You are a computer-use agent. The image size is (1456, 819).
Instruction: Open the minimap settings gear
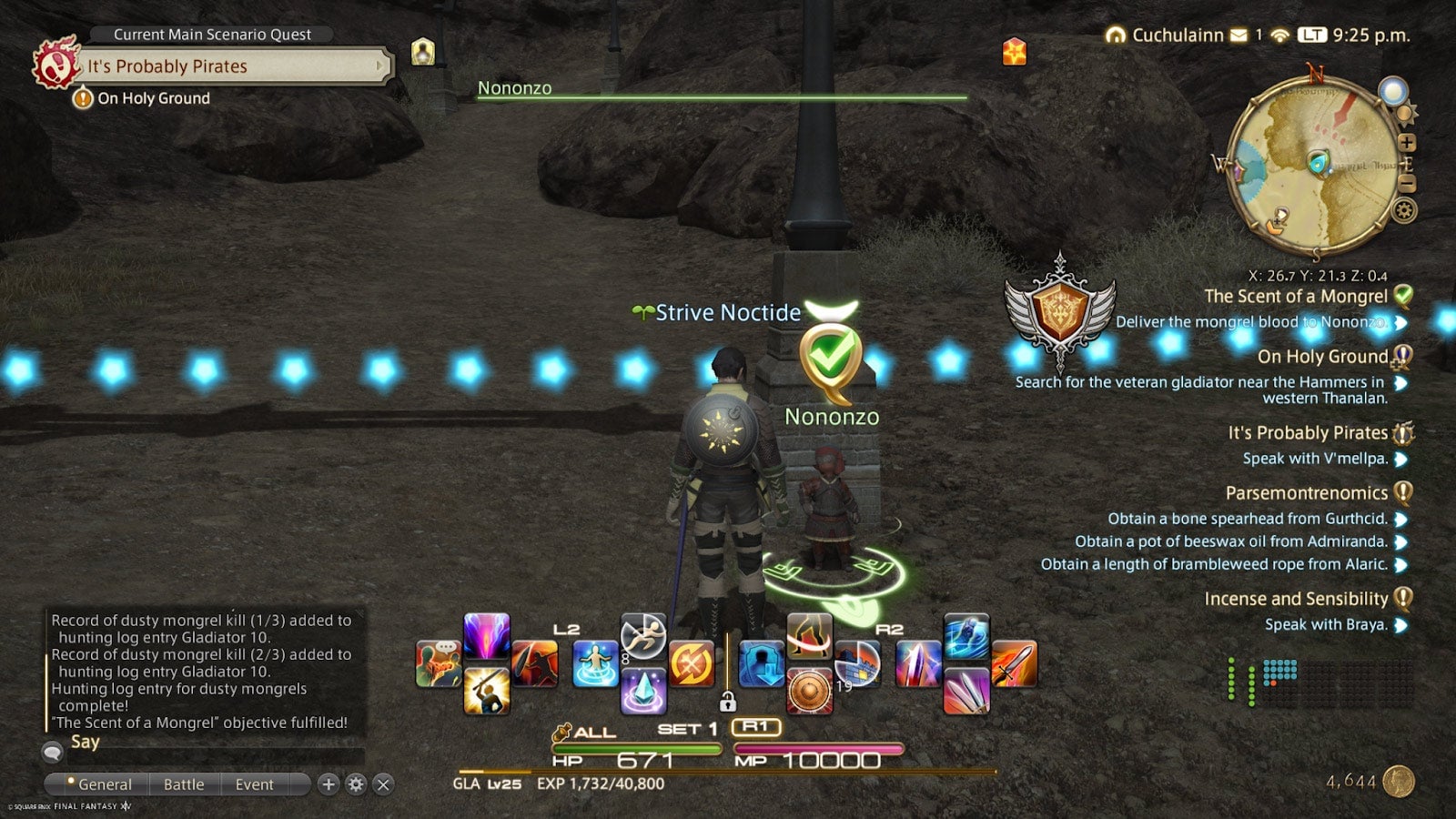coord(1403,210)
